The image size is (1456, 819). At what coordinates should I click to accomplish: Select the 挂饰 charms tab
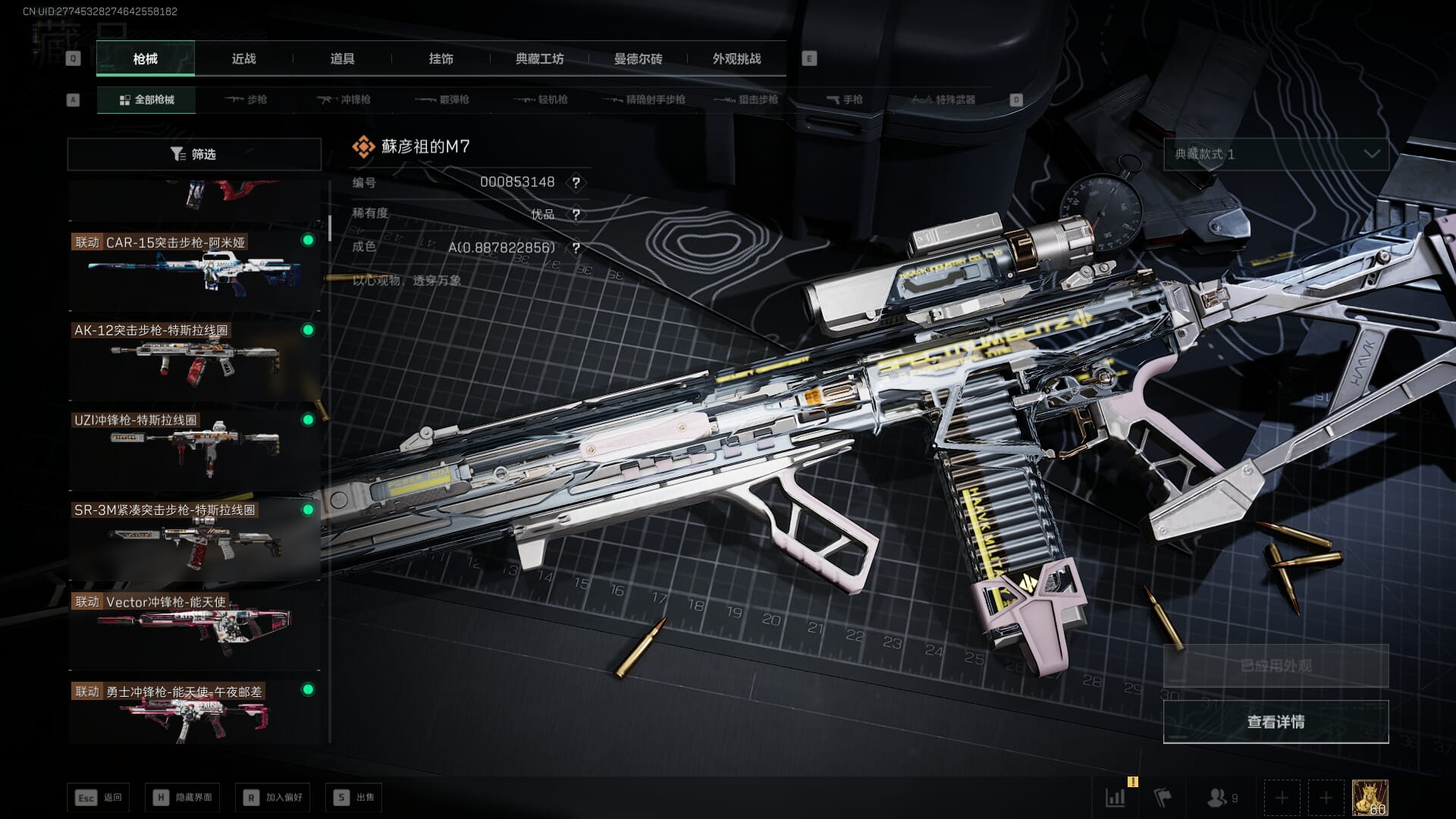click(x=441, y=59)
